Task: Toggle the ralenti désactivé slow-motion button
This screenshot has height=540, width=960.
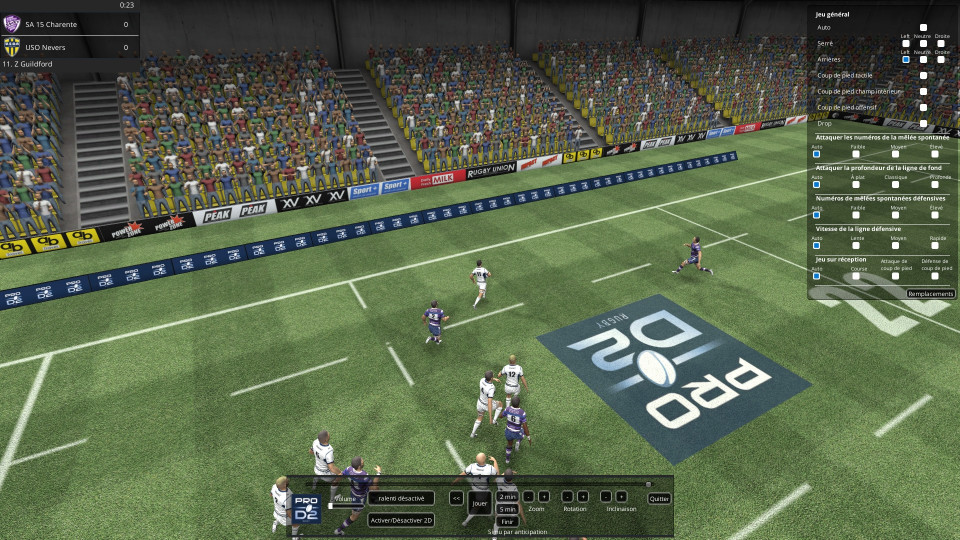Action: tap(401, 497)
